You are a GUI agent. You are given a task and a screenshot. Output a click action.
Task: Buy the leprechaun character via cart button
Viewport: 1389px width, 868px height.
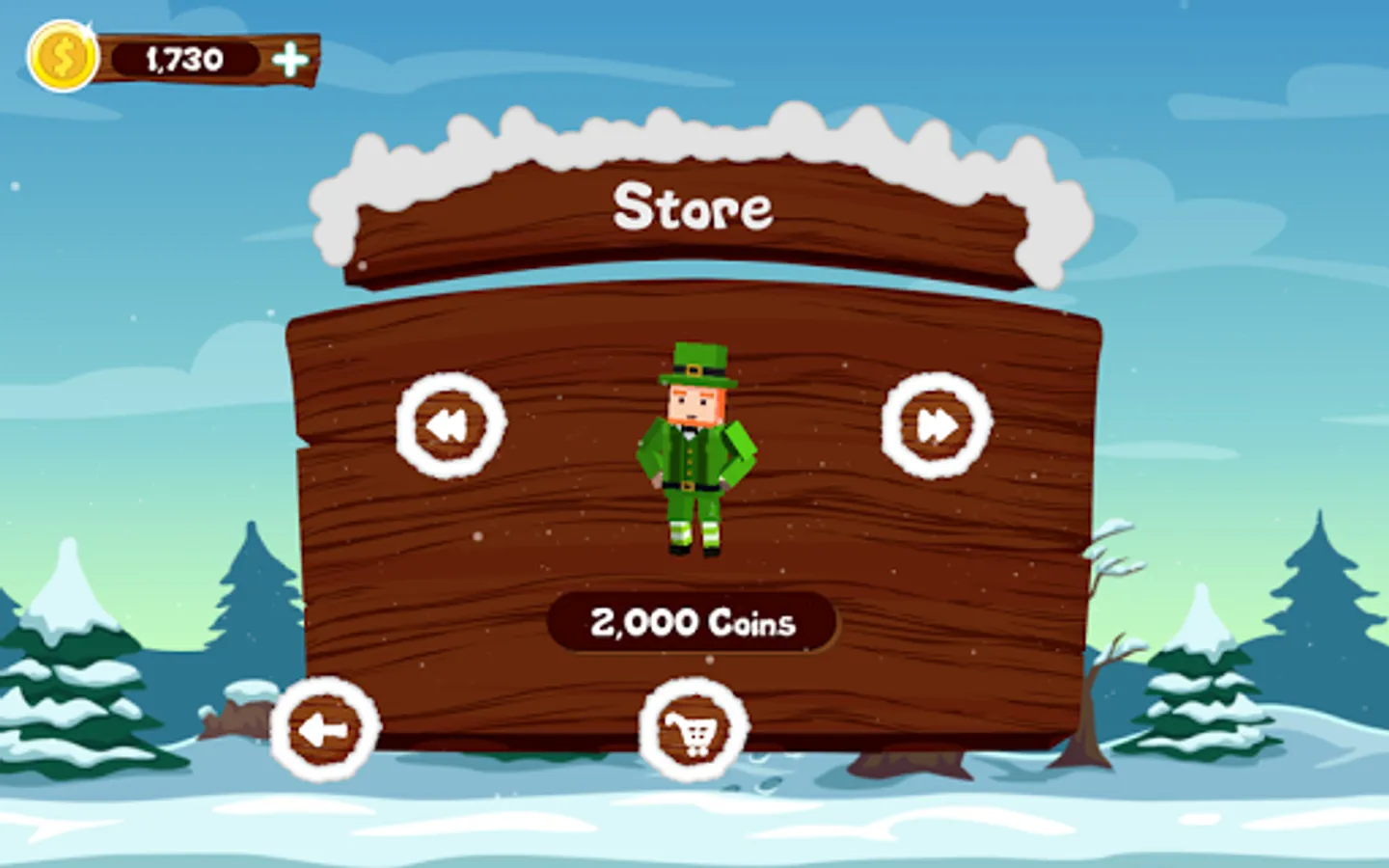(694, 730)
